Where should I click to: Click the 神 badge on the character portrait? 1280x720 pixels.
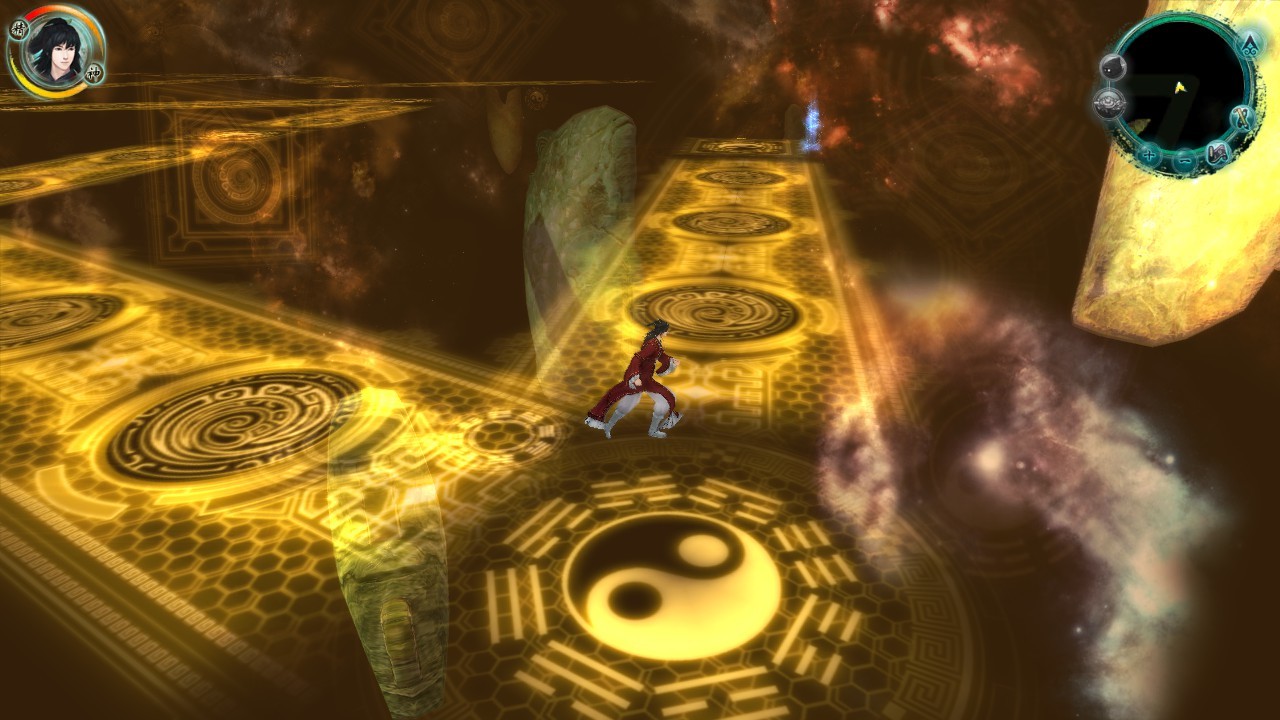(93, 73)
